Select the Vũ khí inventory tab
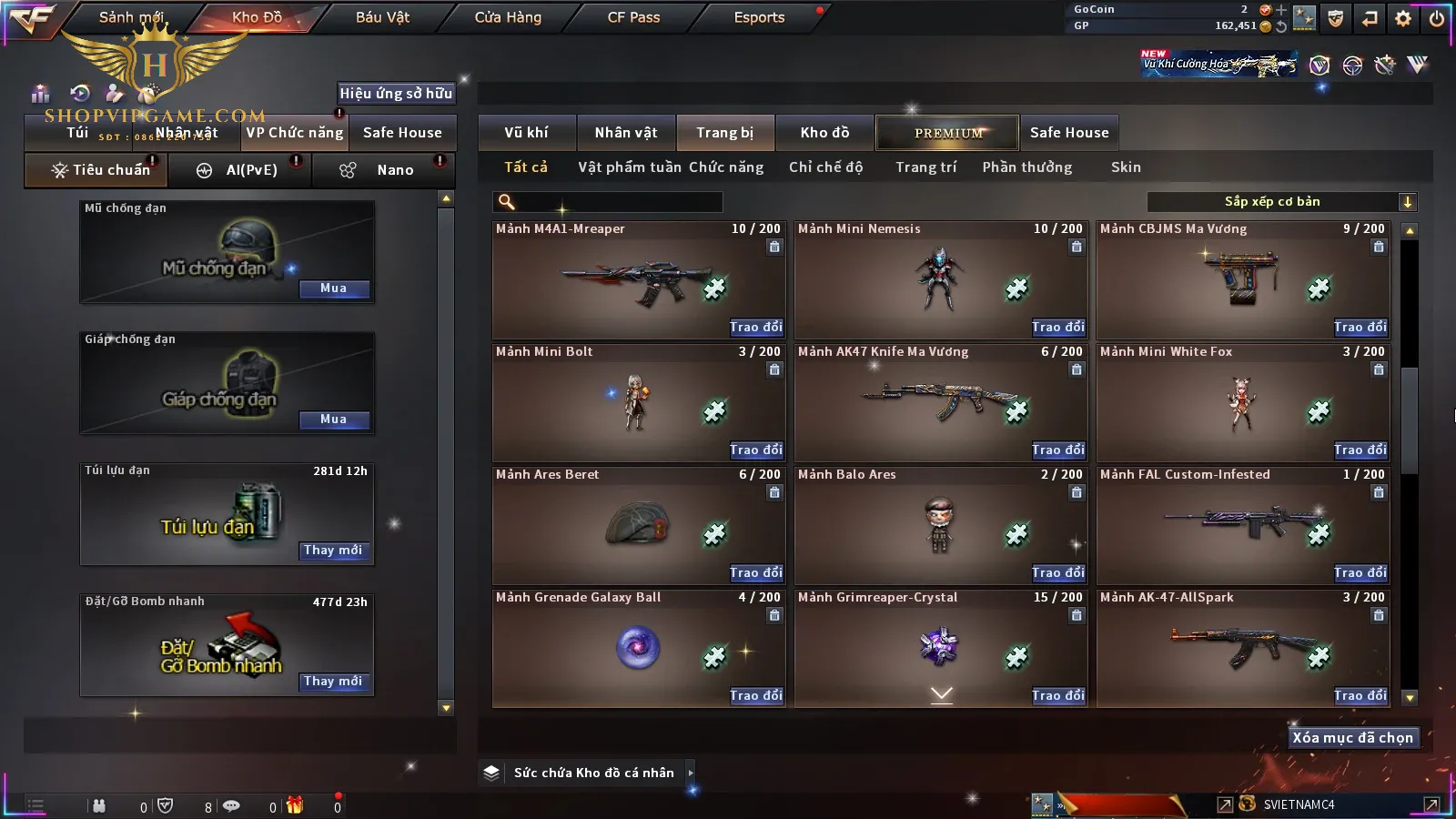The width and height of the screenshot is (1456, 819). click(526, 133)
